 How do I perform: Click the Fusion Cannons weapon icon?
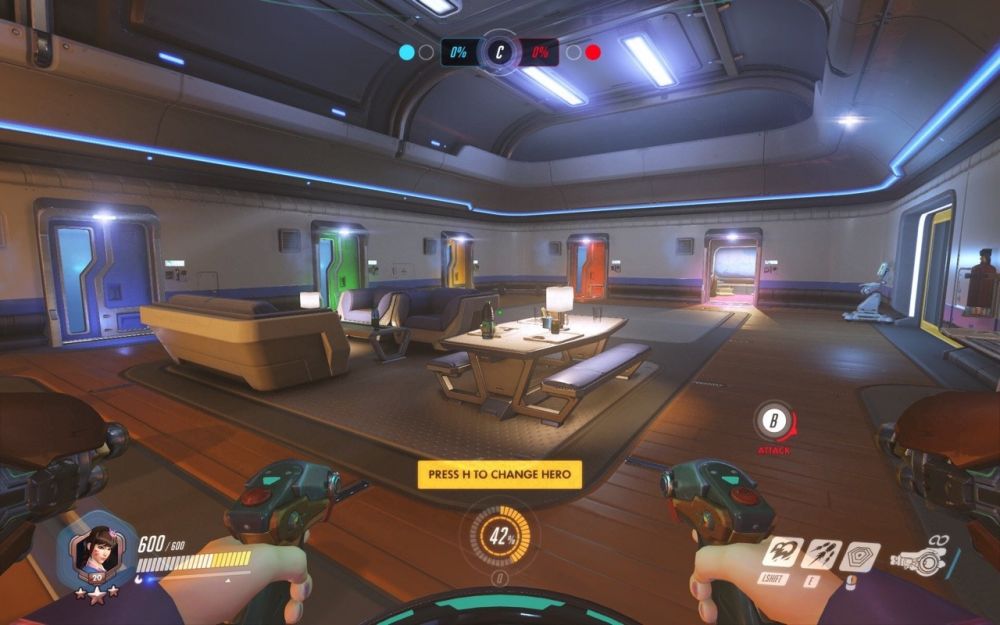(922, 560)
